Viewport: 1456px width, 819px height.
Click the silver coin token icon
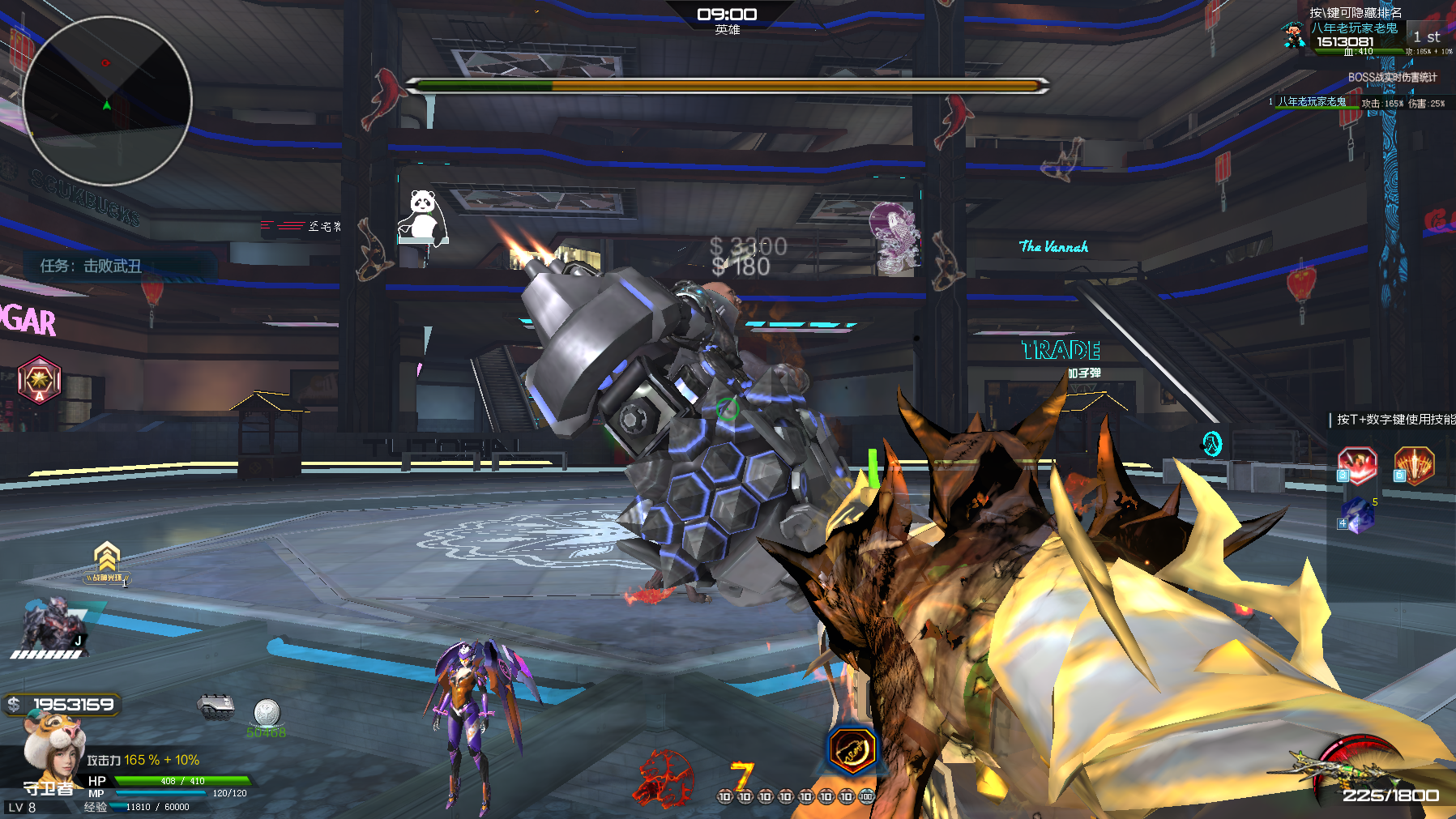click(267, 714)
